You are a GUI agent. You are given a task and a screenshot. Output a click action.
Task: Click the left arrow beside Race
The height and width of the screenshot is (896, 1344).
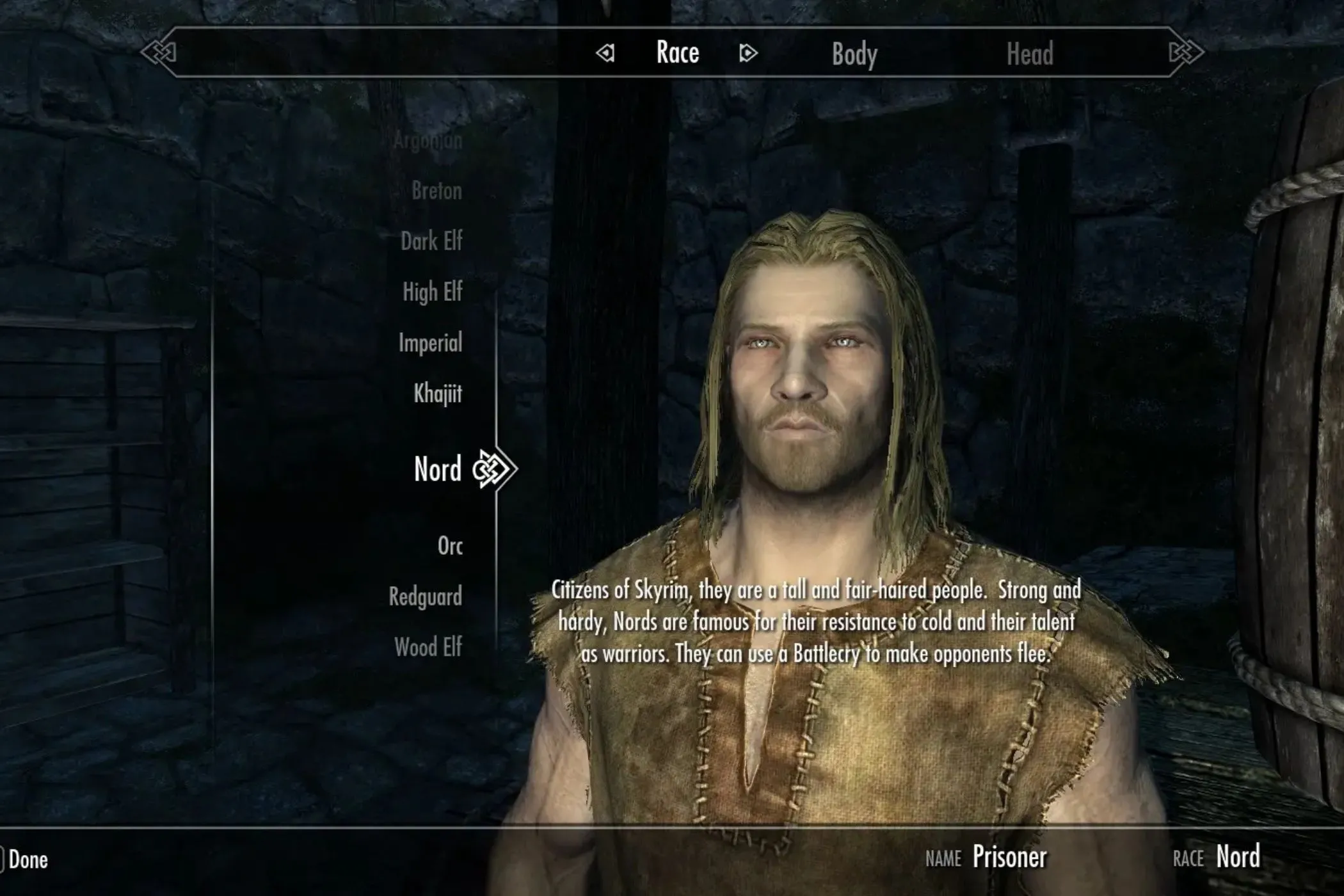pos(606,54)
